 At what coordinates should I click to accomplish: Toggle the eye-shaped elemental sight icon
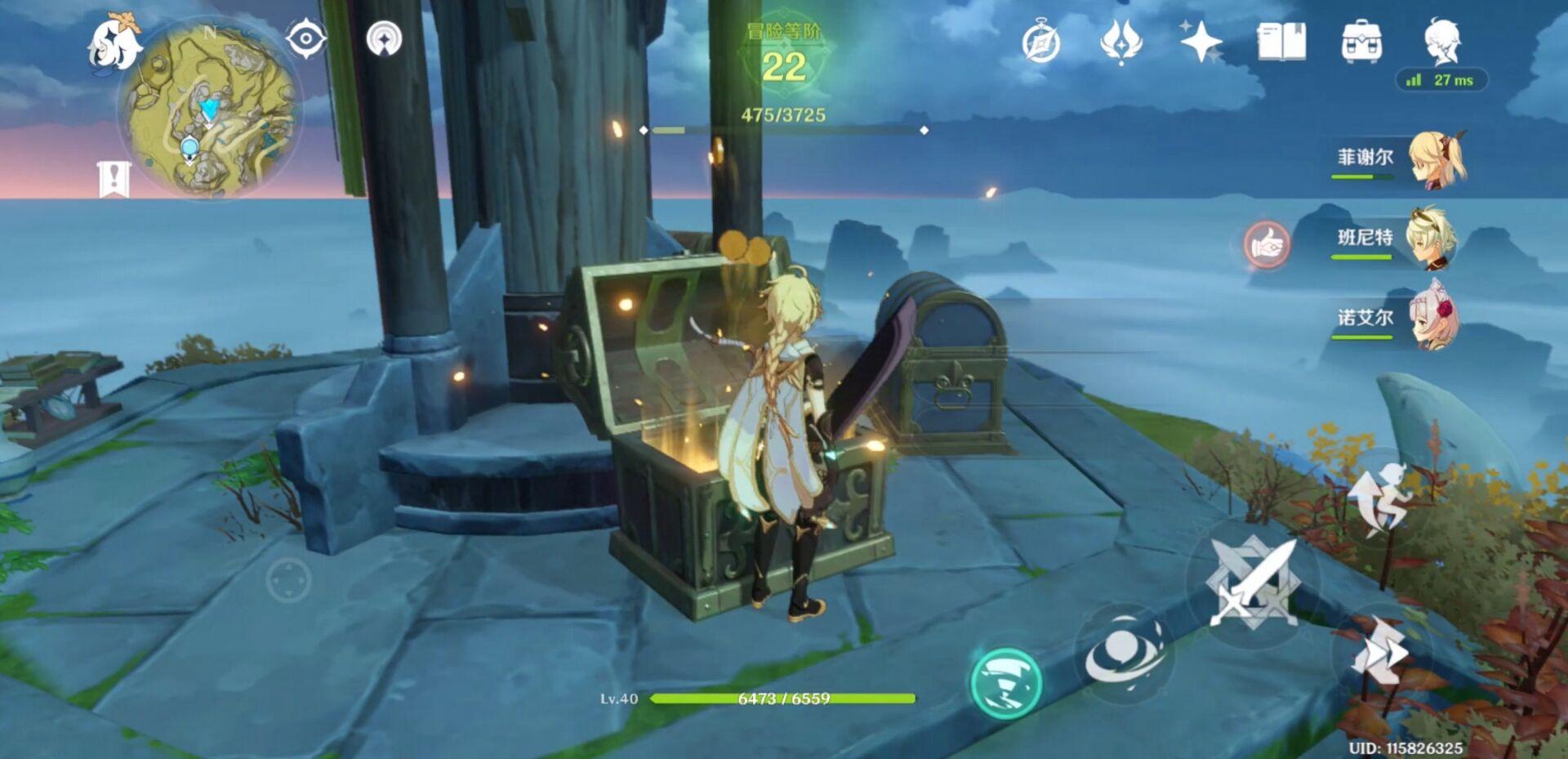tap(306, 38)
